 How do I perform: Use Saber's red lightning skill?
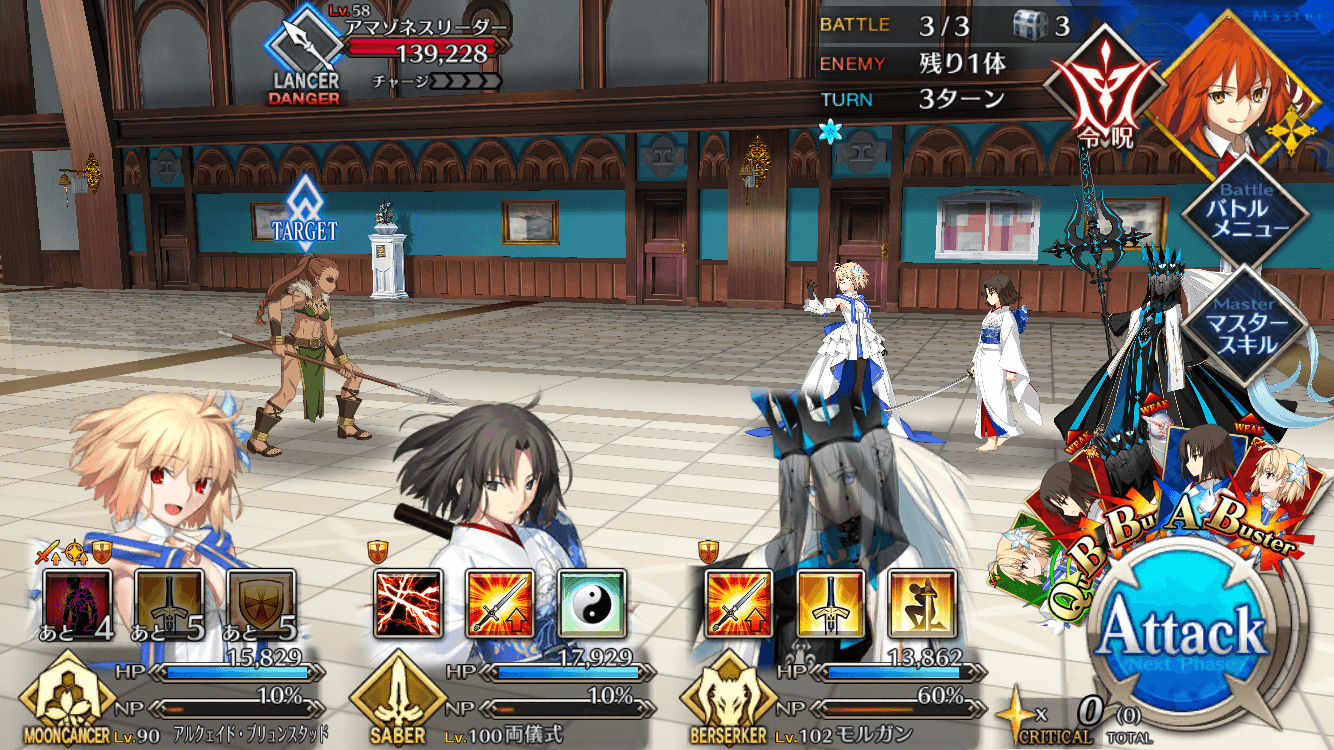tap(408, 604)
